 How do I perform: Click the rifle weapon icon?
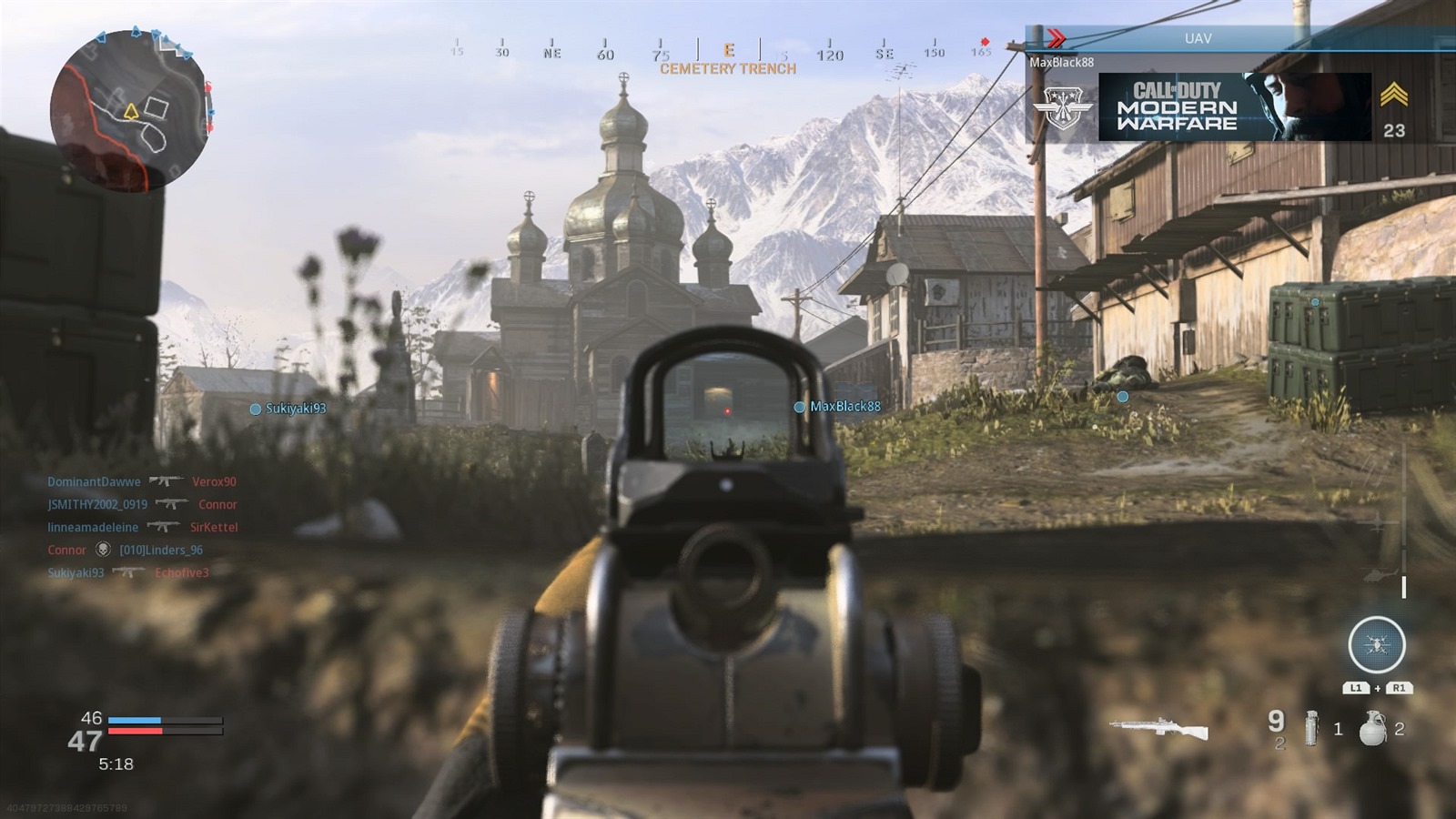(x=1158, y=728)
